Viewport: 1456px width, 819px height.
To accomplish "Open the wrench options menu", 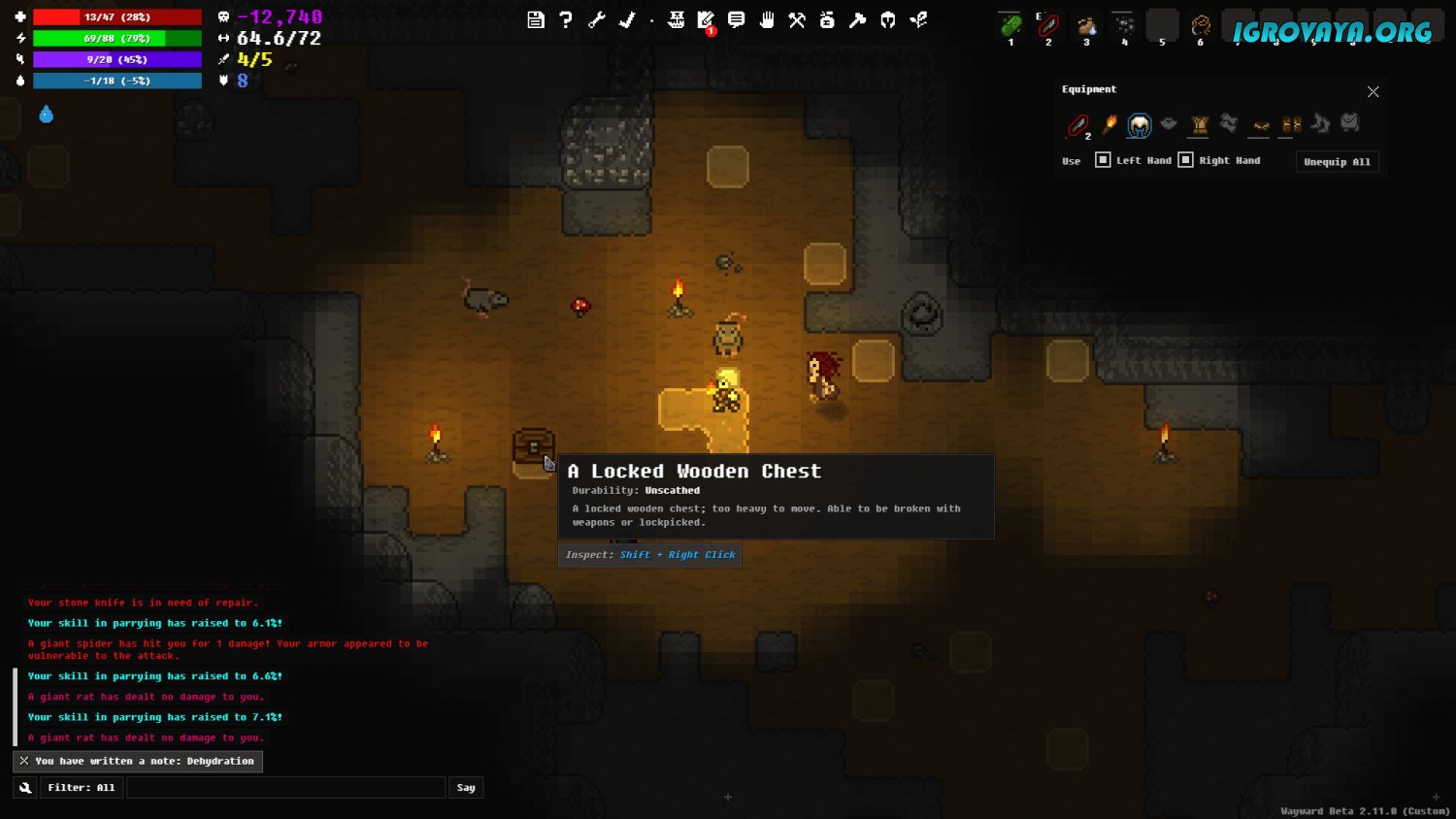I will (x=596, y=19).
